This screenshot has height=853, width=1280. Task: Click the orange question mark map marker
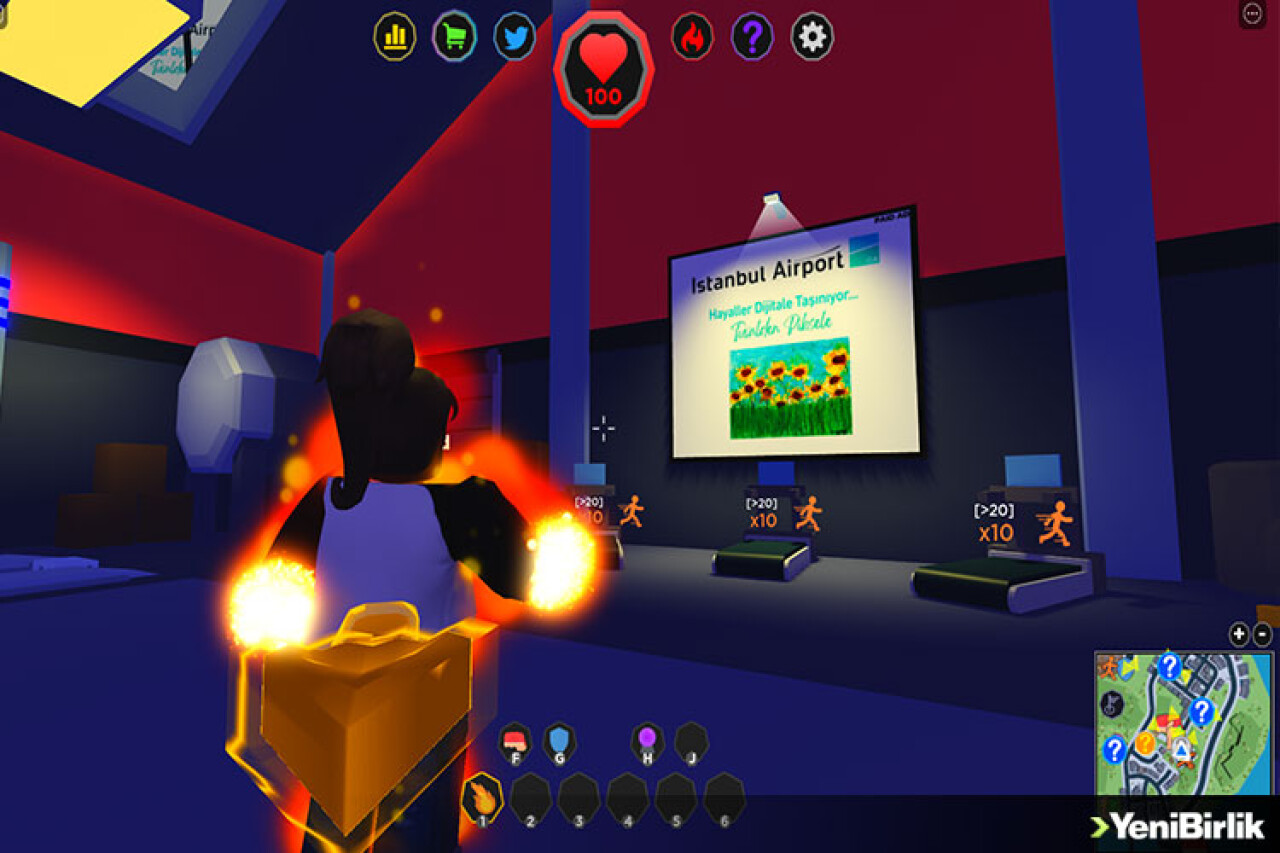tap(1145, 743)
